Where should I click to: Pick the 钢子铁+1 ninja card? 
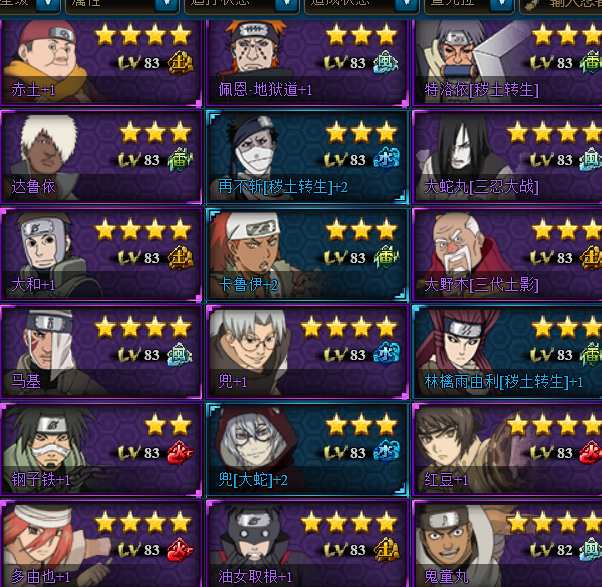click(x=100, y=449)
